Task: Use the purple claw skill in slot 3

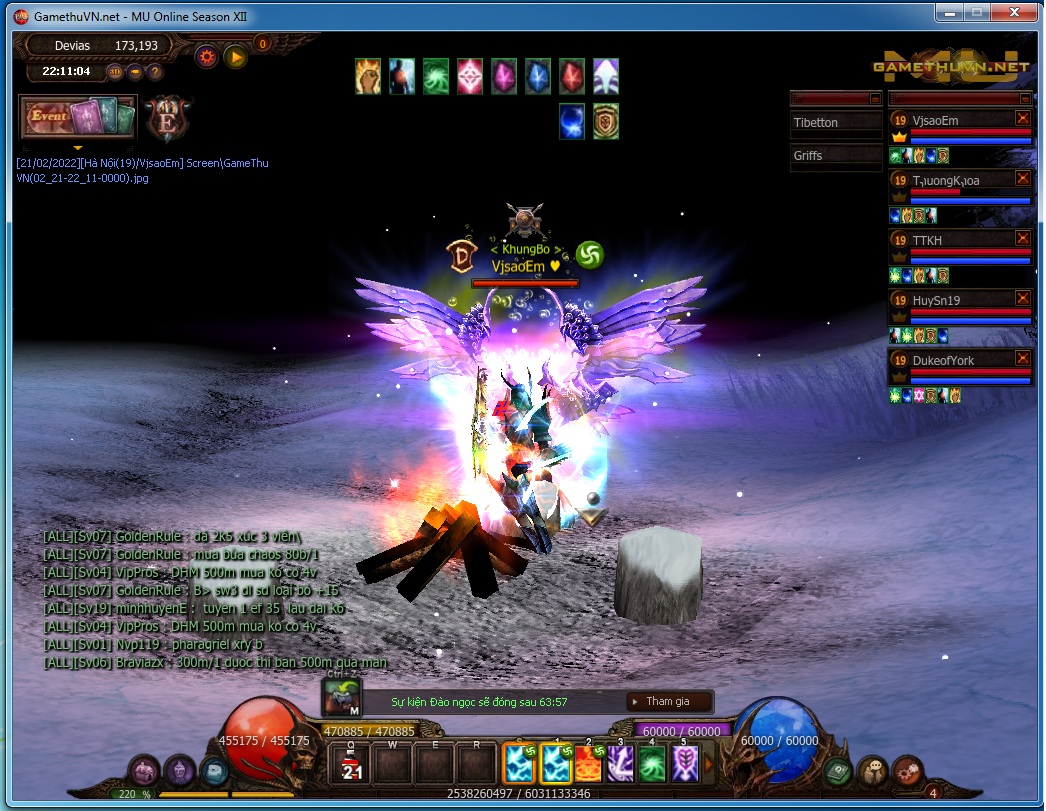Action: click(x=621, y=765)
